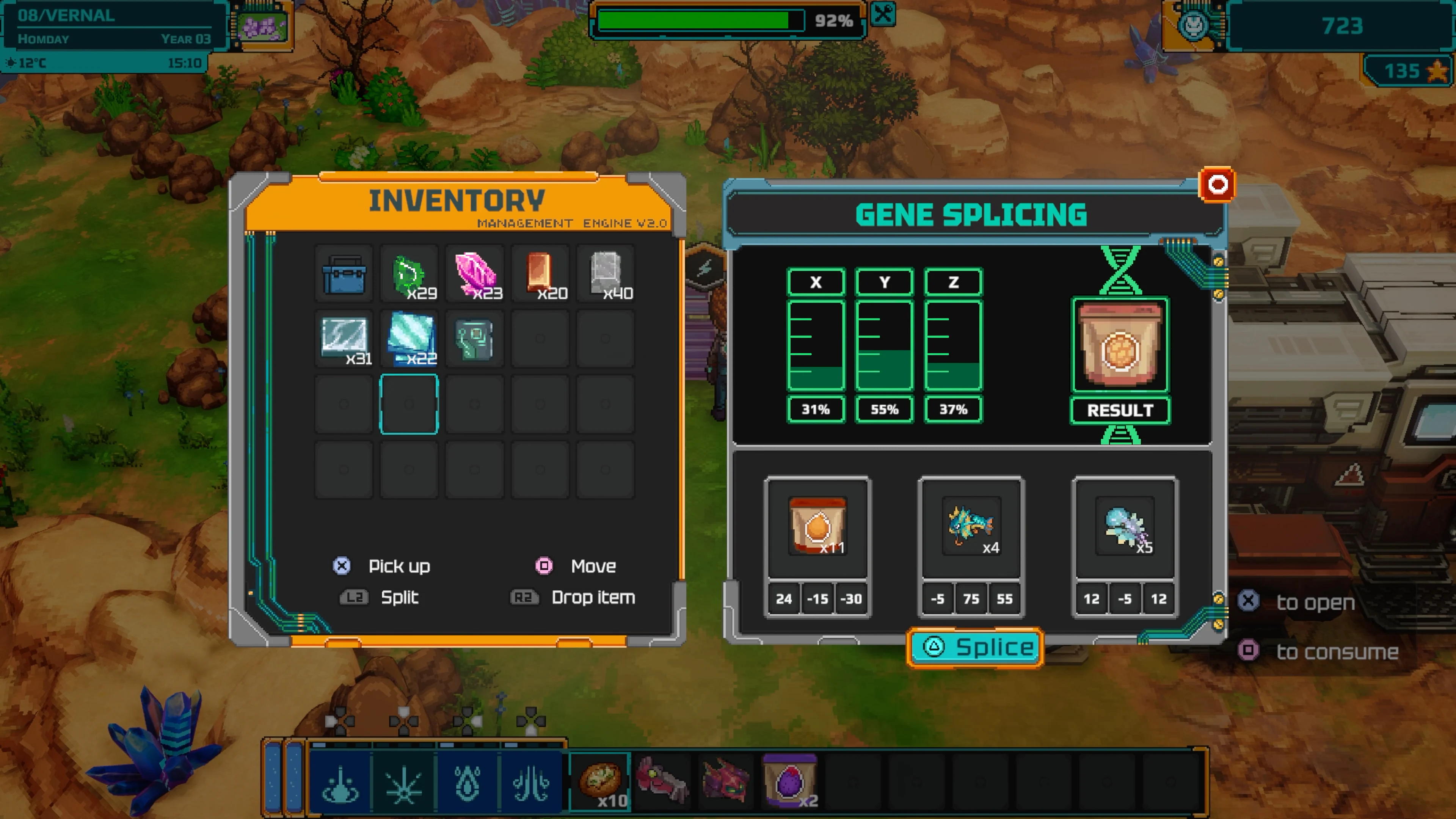Pick up the green gem stack of 29
Image resolution: width=1456 pixels, height=819 pixels.
pyautogui.click(x=409, y=275)
